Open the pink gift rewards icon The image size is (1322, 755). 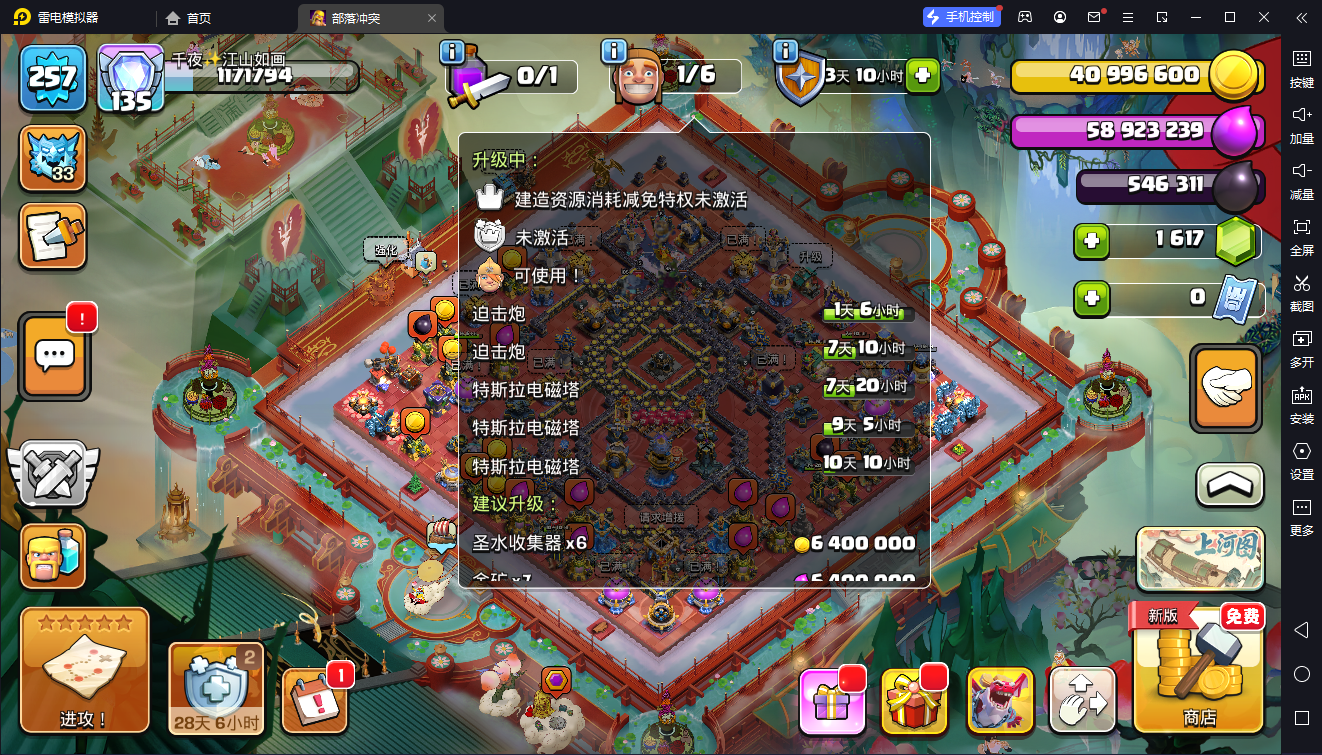coord(833,702)
